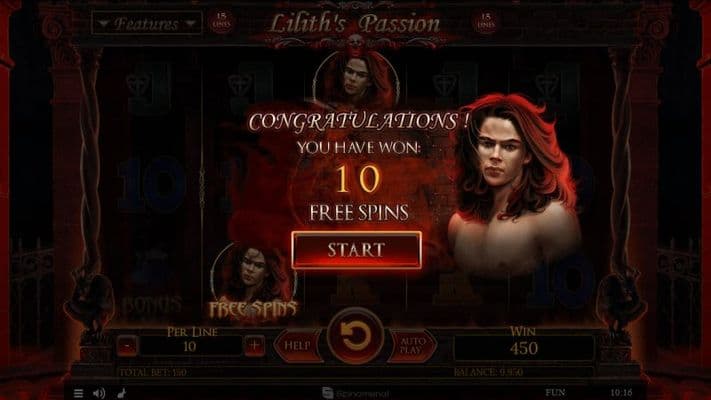Viewport: 711px width, 400px height.
Task: Activate Auto Play
Action: point(412,346)
